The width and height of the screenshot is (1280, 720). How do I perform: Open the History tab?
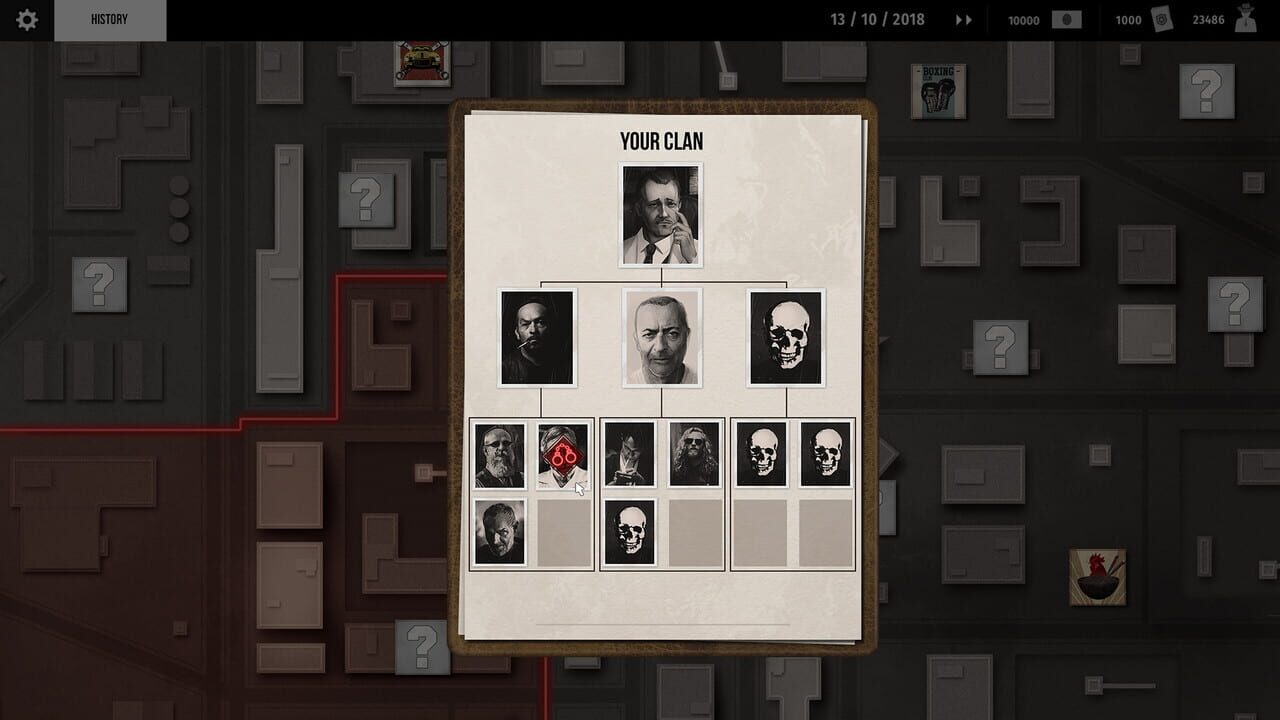[111, 18]
